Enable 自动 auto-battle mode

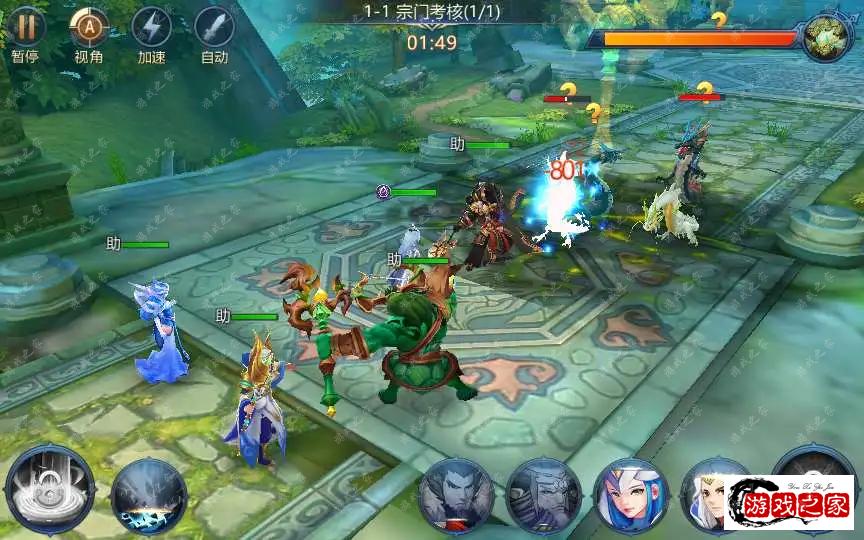[x=214, y=27]
